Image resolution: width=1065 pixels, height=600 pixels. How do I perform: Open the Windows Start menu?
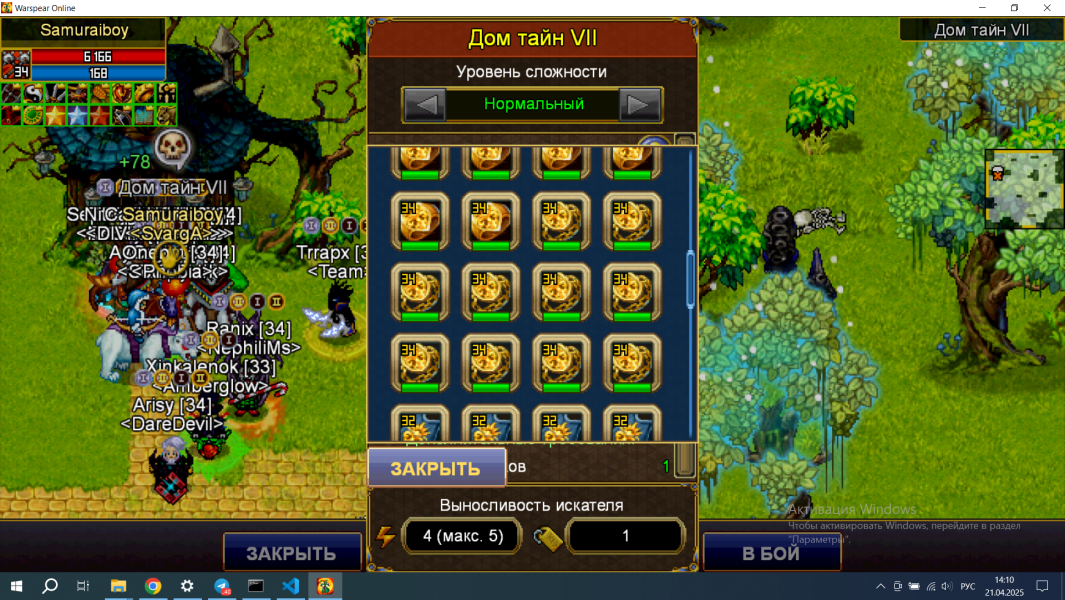pos(16,586)
